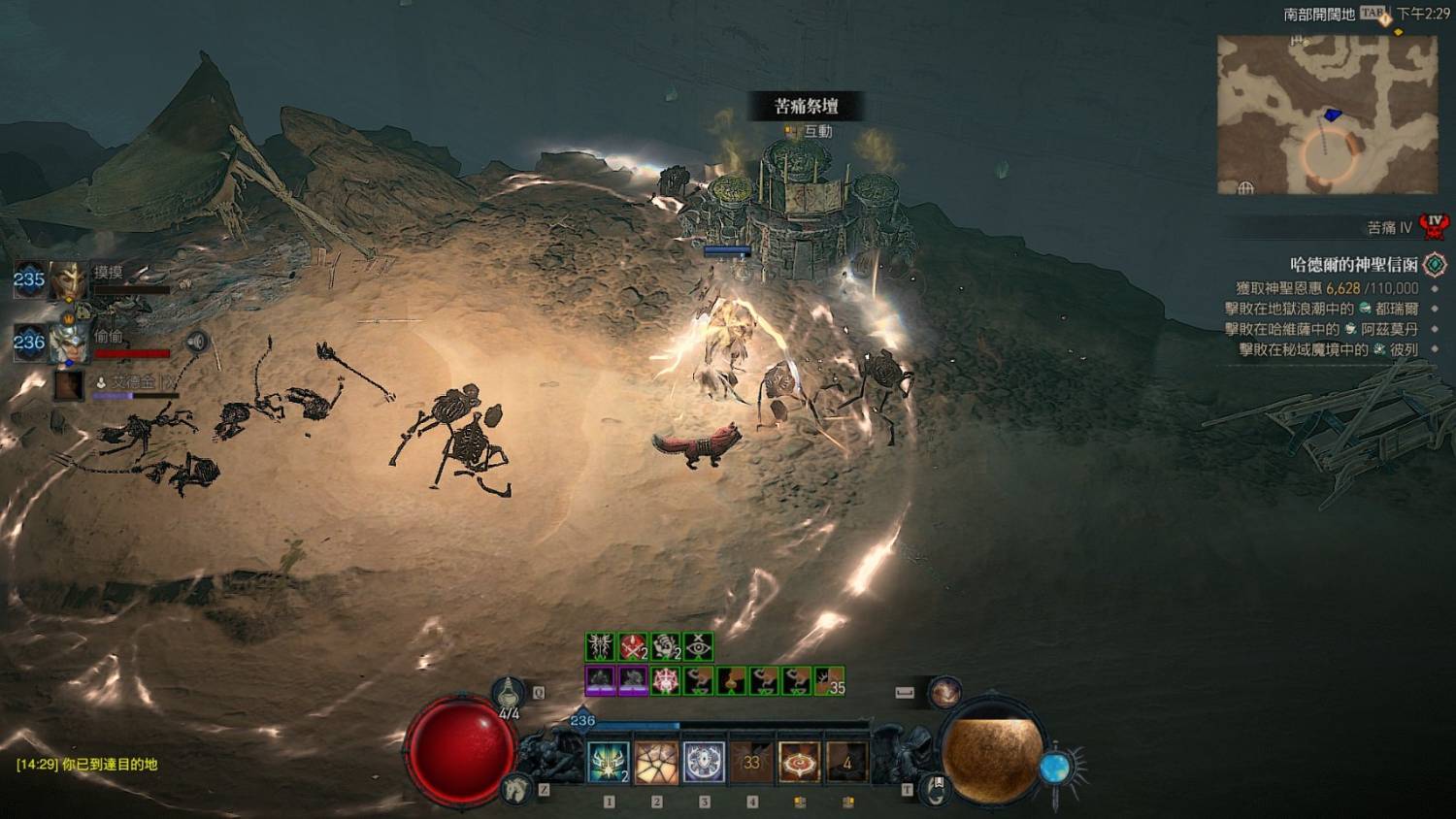This screenshot has height=819, width=1456.
Task: Inspect the red crossed-skull buff icon
Action: (x=633, y=646)
